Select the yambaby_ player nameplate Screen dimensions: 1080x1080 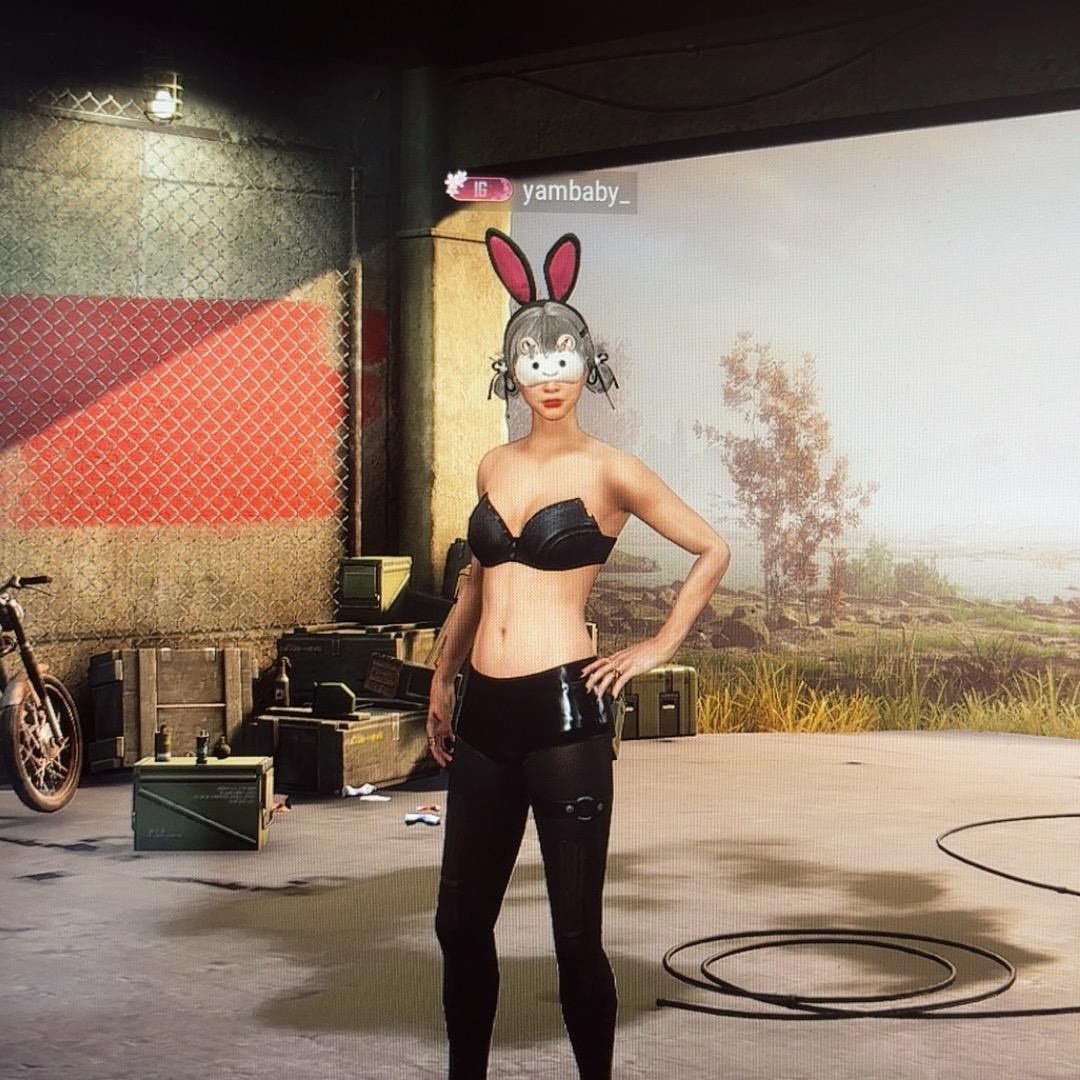576,191
